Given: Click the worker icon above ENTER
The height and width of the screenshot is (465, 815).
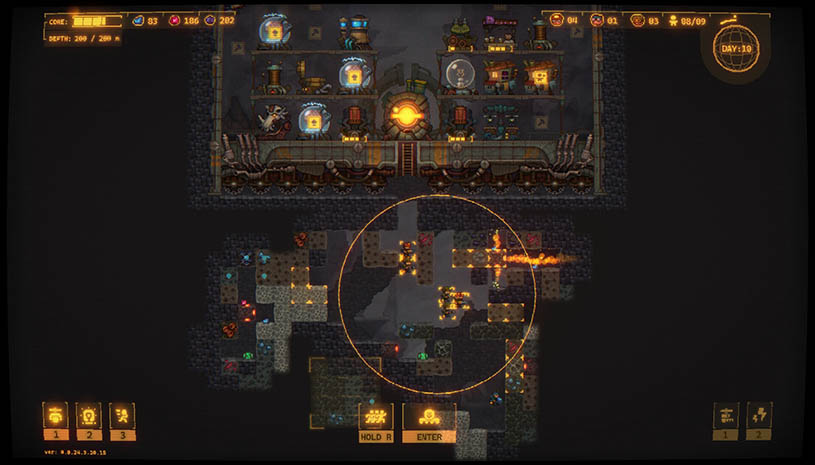Looking at the screenshot, I should pos(428,416).
